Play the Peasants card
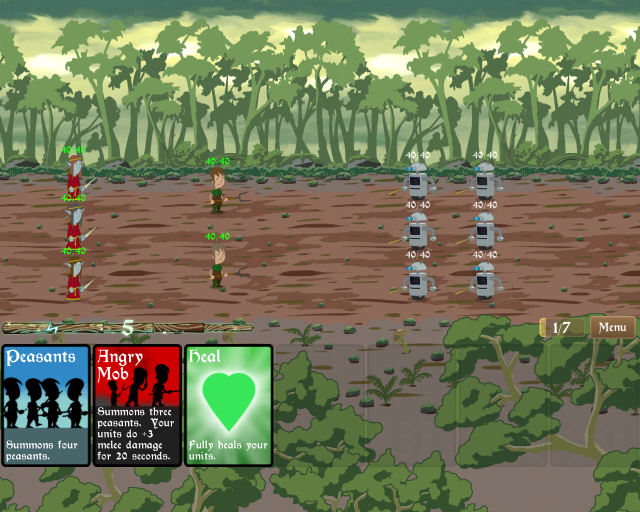640x512 pixels. (x=46, y=405)
